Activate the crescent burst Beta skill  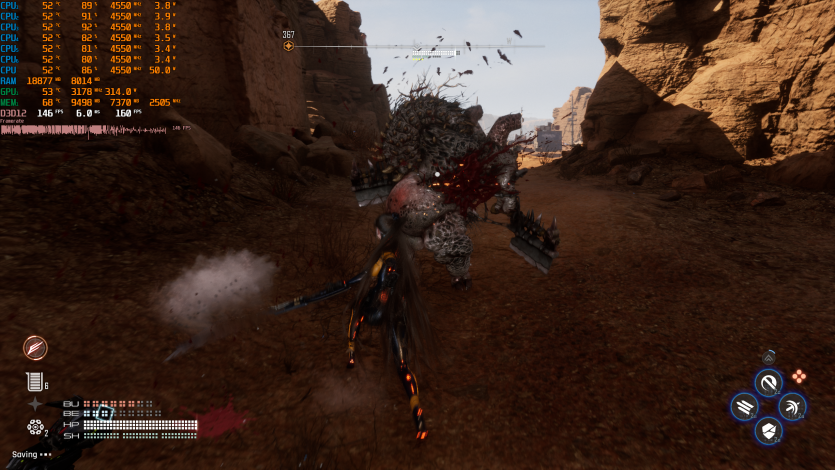pos(792,406)
